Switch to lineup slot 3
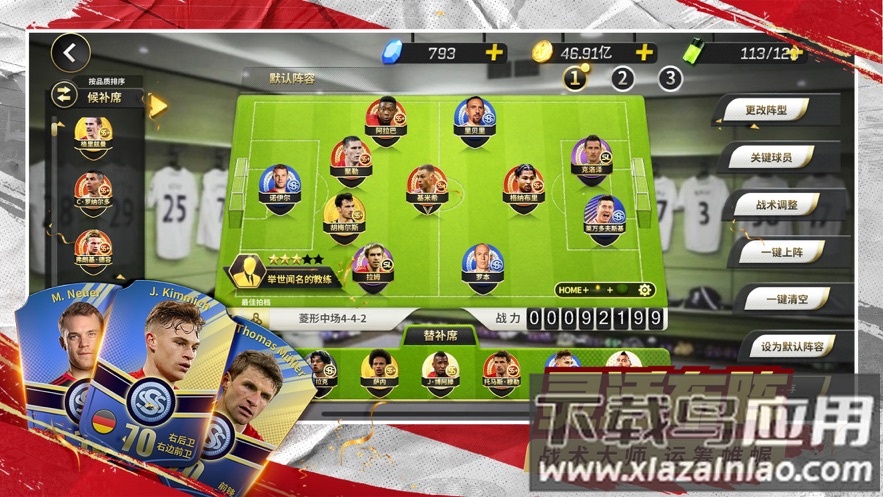This screenshot has height=497, width=883. [x=669, y=78]
